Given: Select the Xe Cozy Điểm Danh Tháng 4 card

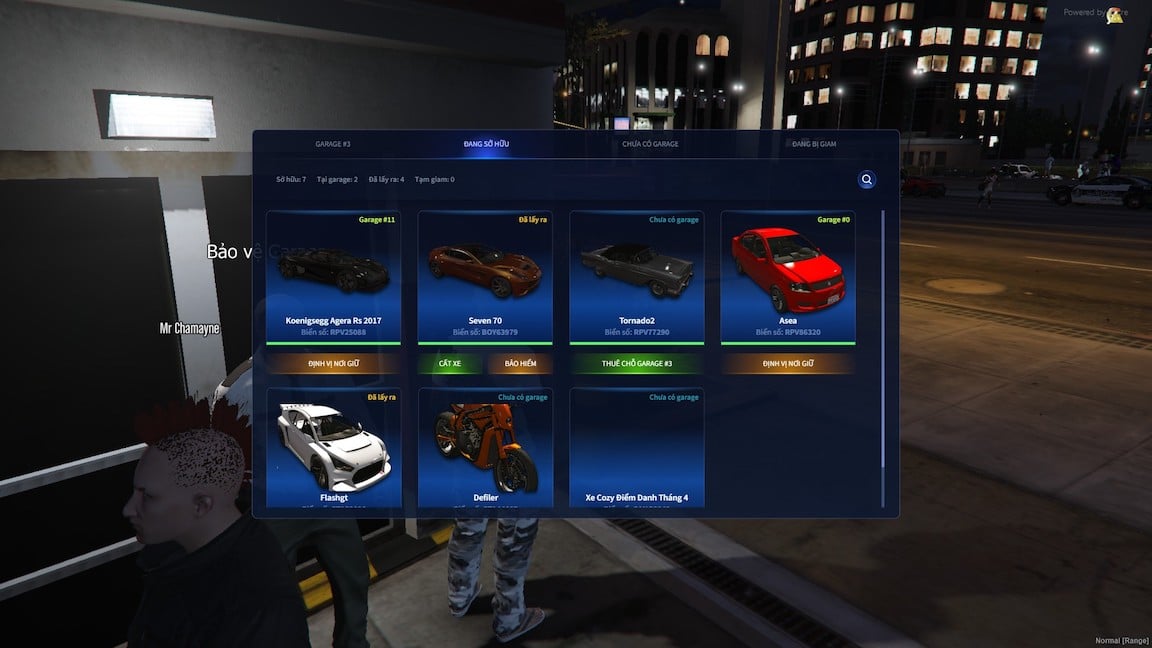Looking at the screenshot, I should click(x=637, y=448).
